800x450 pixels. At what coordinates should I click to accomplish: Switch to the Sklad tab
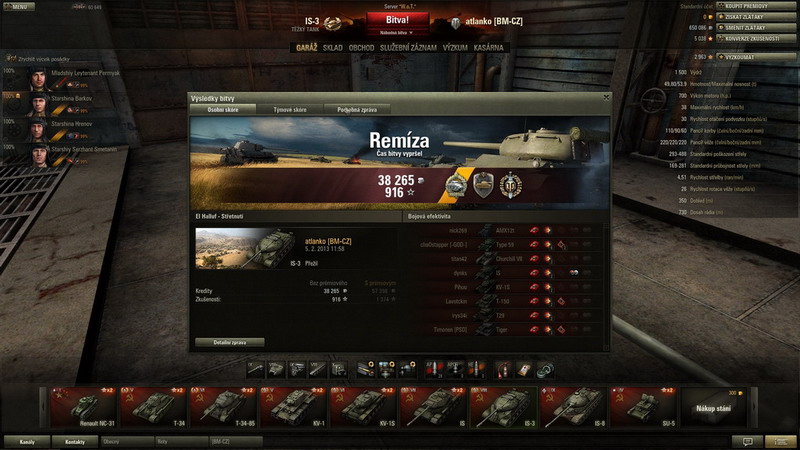pyautogui.click(x=332, y=48)
